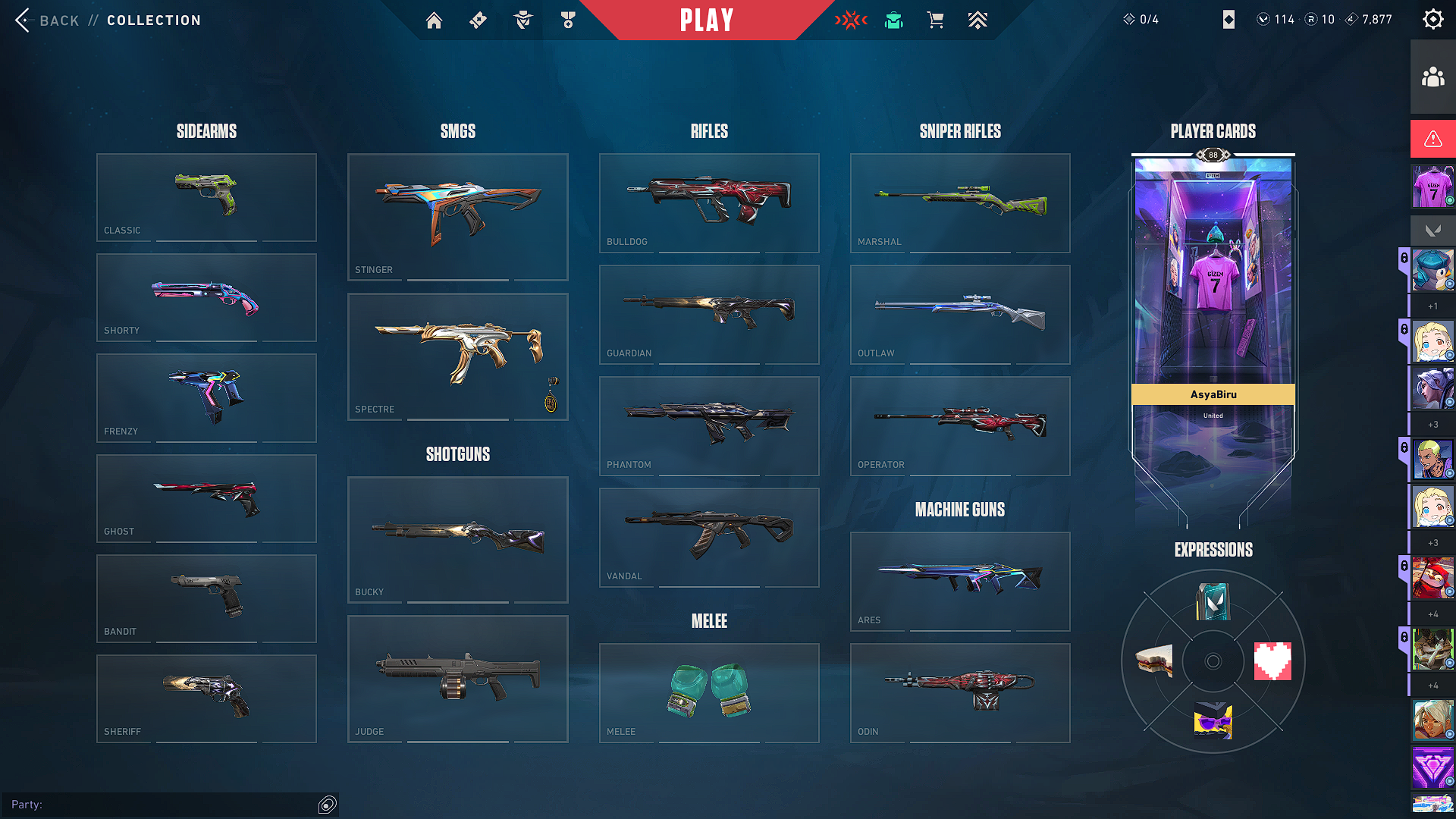1456x819 pixels.
Task: Select the Classic sidearm slot
Action: coord(206,197)
